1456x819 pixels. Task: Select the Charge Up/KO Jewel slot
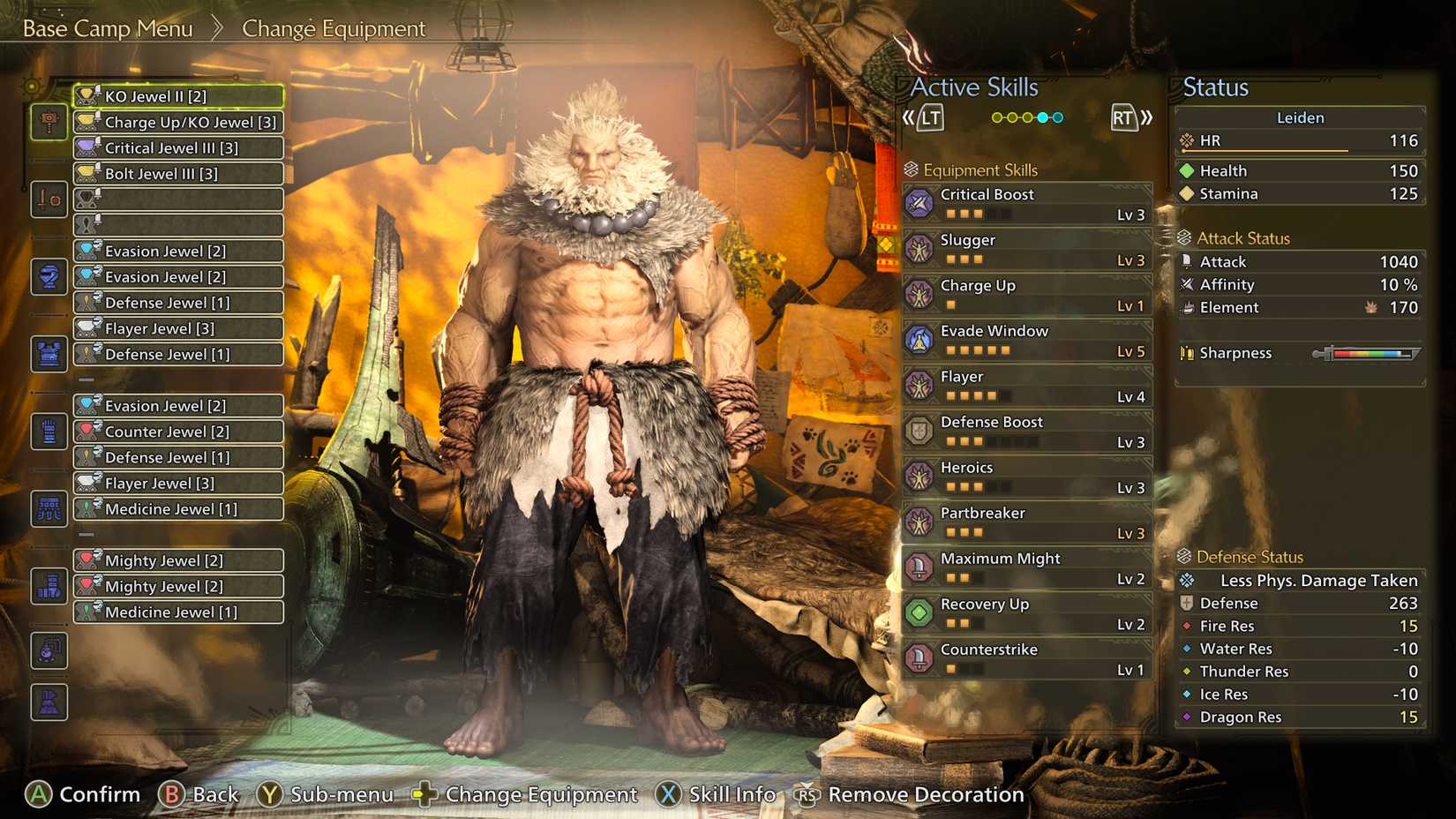pos(176,122)
